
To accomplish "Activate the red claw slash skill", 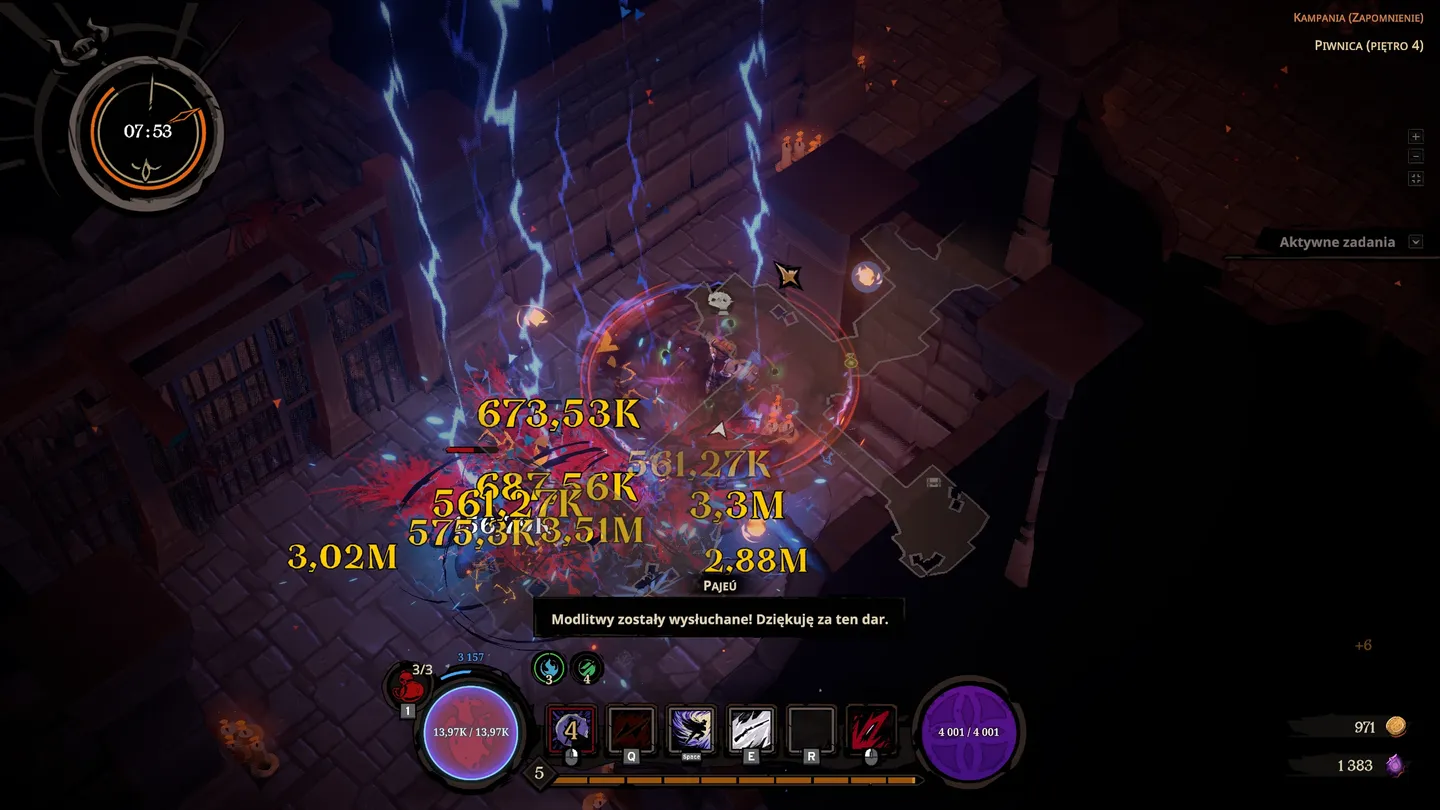I will [x=871, y=730].
